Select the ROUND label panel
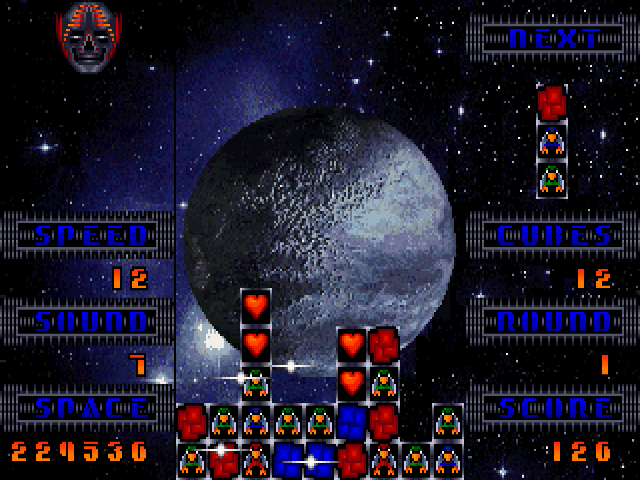This screenshot has height=480, width=640. pyautogui.click(x=553, y=322)
